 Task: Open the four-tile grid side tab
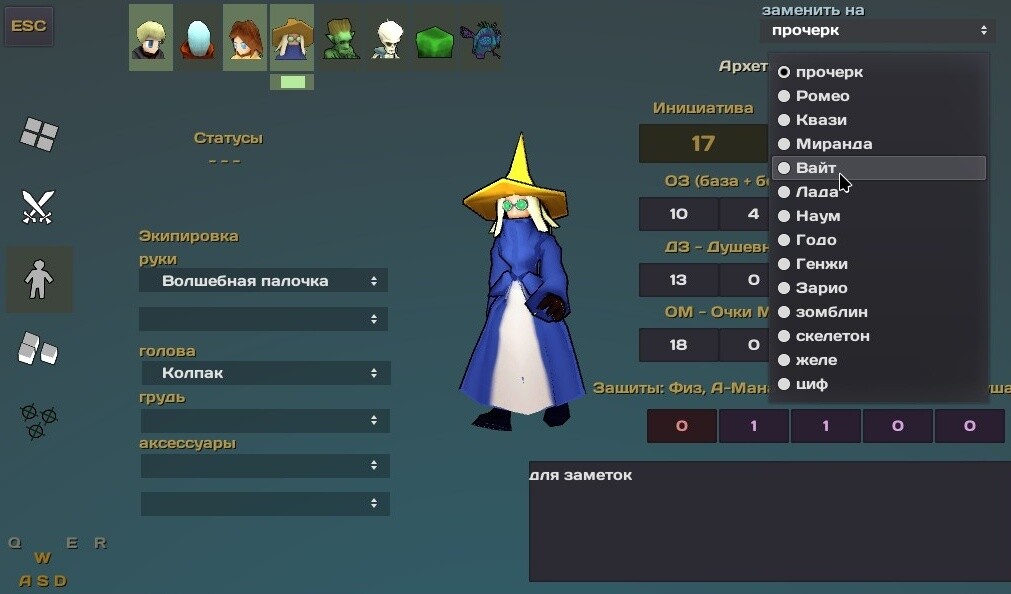[x=39, y=133]
